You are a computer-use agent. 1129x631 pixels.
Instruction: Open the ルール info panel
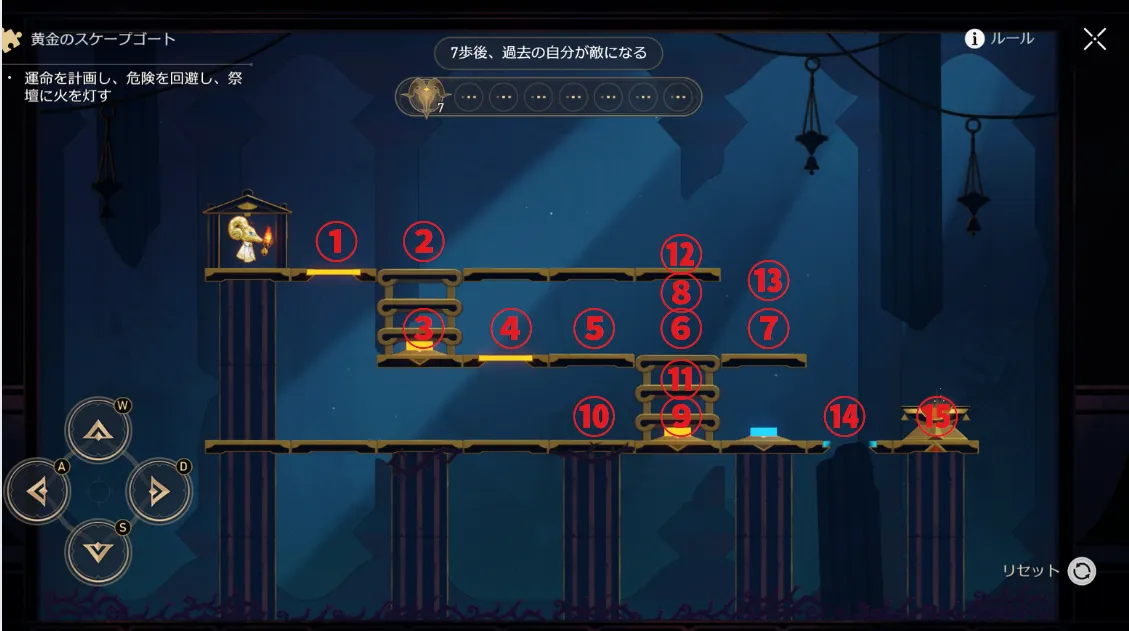click(x=999, y=39)
